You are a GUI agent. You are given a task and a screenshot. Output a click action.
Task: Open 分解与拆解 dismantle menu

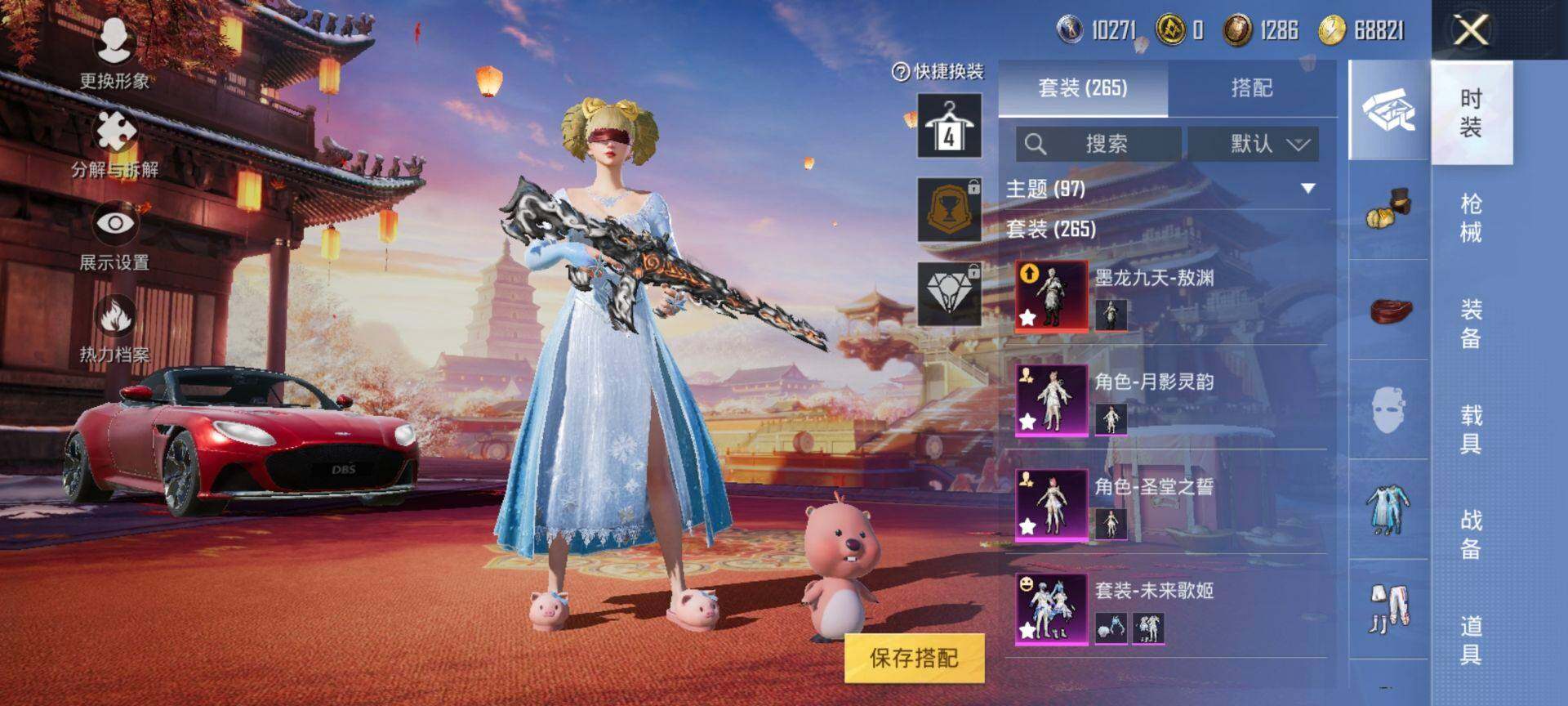click(115, 144)
